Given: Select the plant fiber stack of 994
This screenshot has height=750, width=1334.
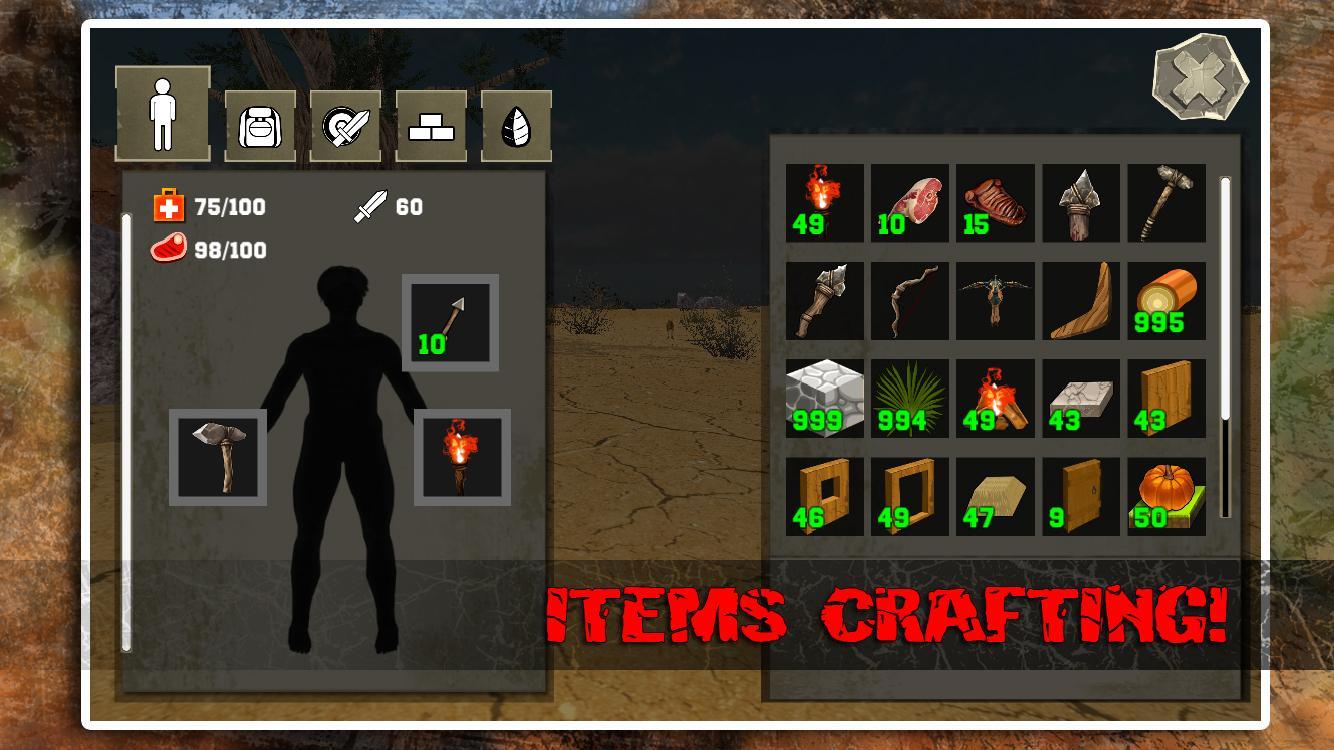Looking at the screenshot, I should (x=909, y=398).
